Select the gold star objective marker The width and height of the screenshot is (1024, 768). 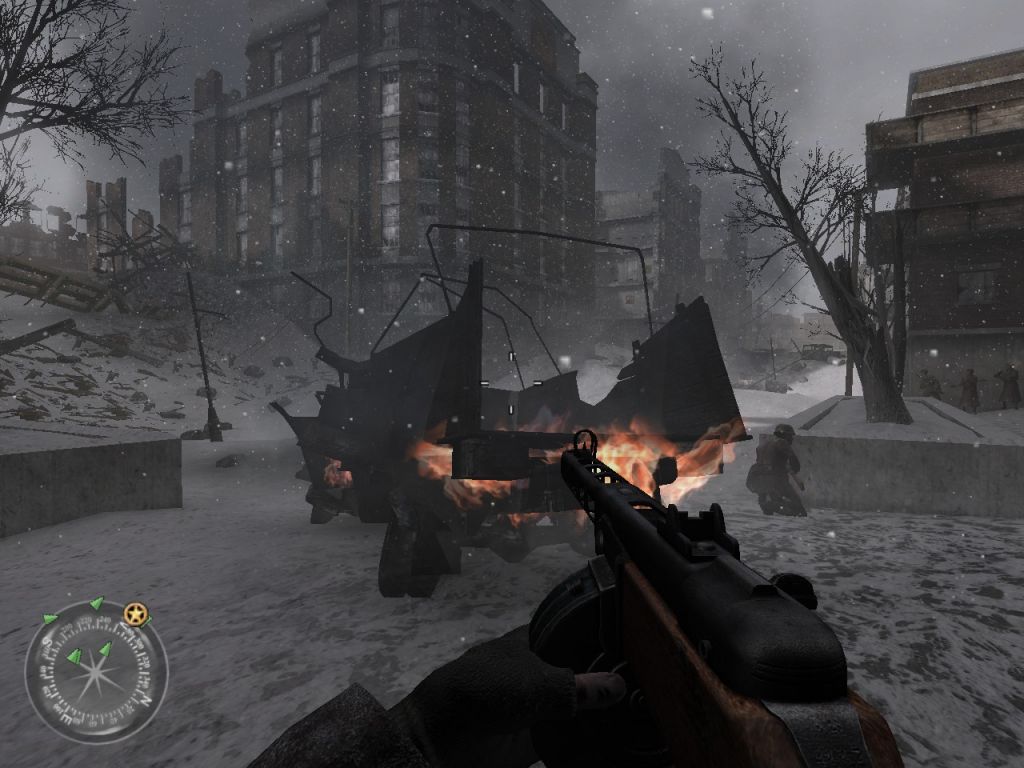[136, 614]
